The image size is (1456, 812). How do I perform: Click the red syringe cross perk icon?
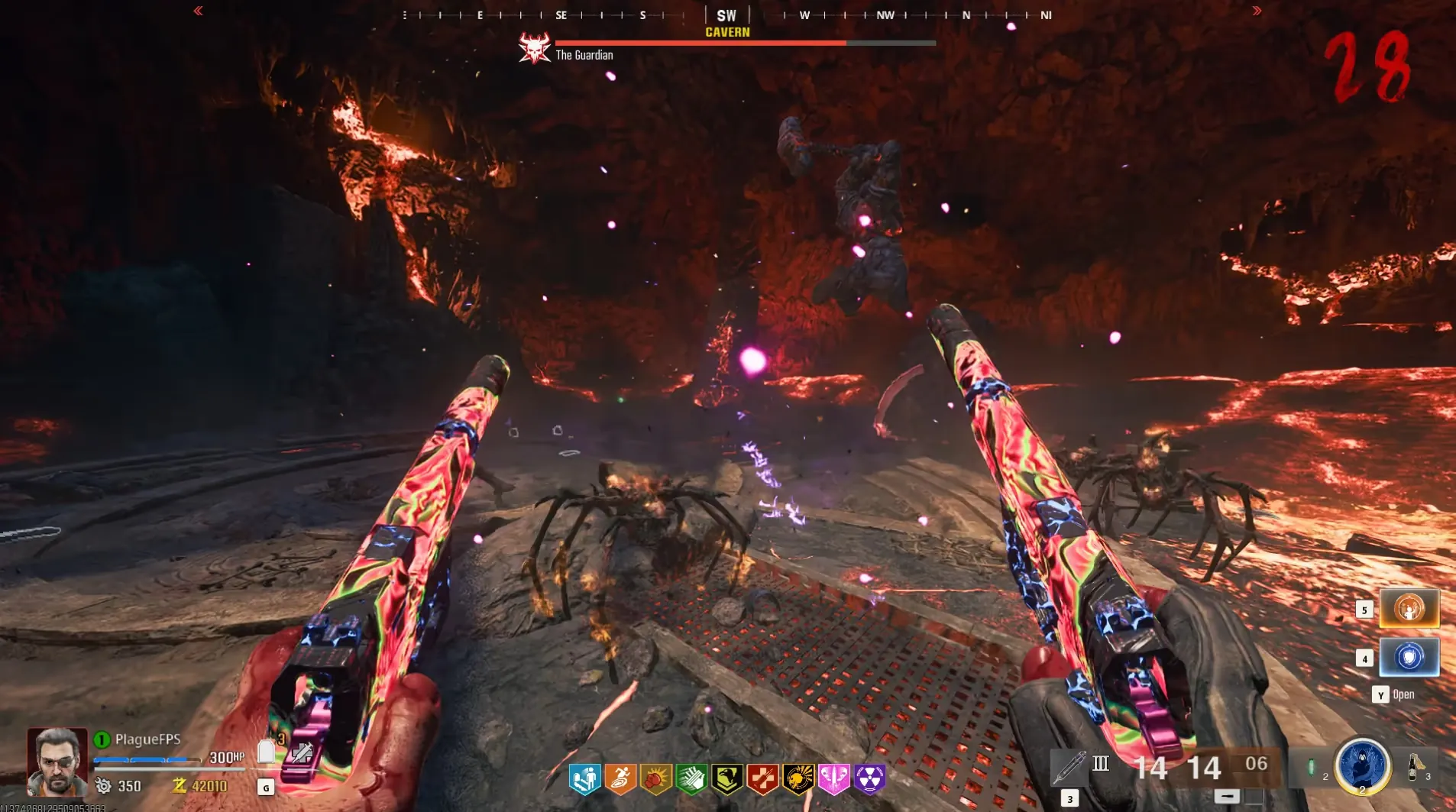pos(762,779)
